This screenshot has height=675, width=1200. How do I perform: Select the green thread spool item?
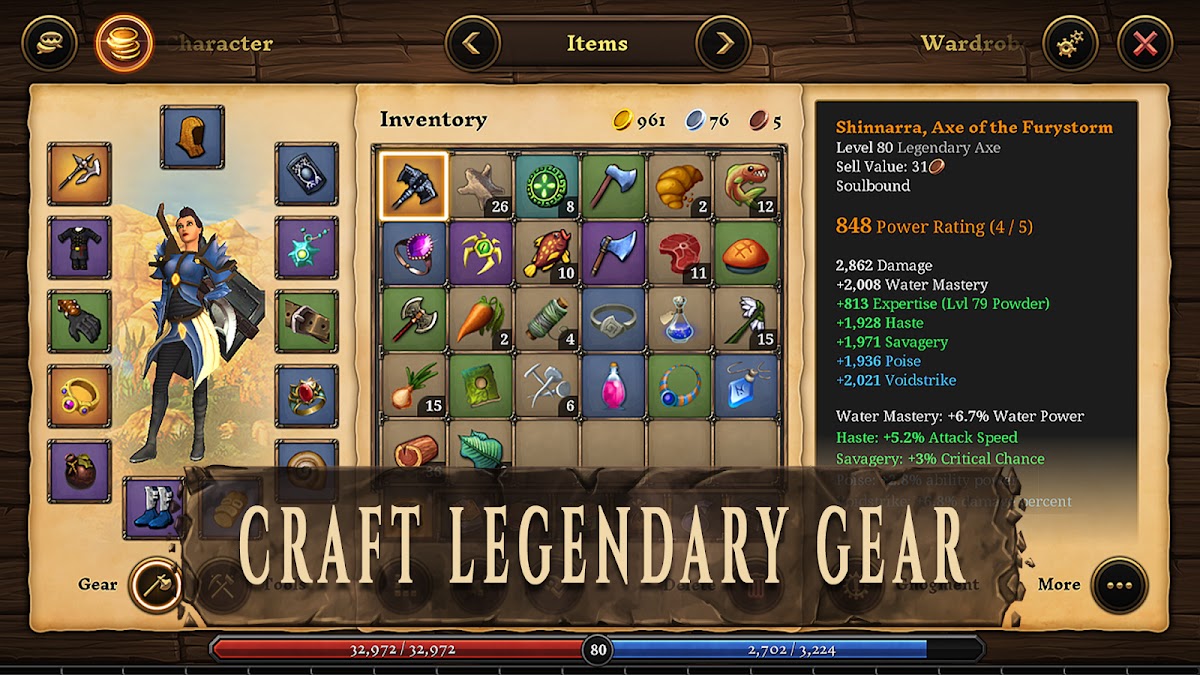pos(547,319)
